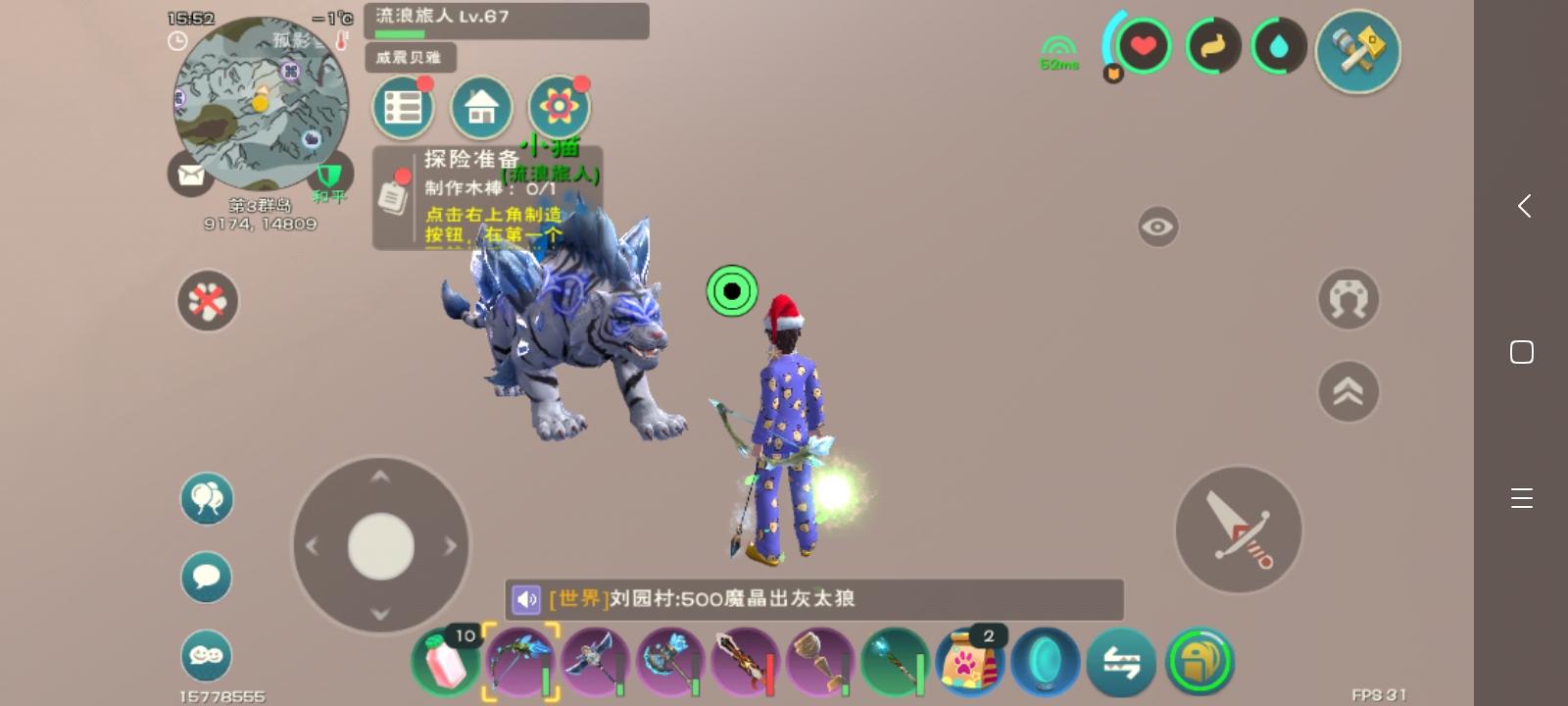Expand using the double up-arrow chevron
Image resolution: width=1568 pixels, height=706 pixels.
click(x=1348, y=390)
